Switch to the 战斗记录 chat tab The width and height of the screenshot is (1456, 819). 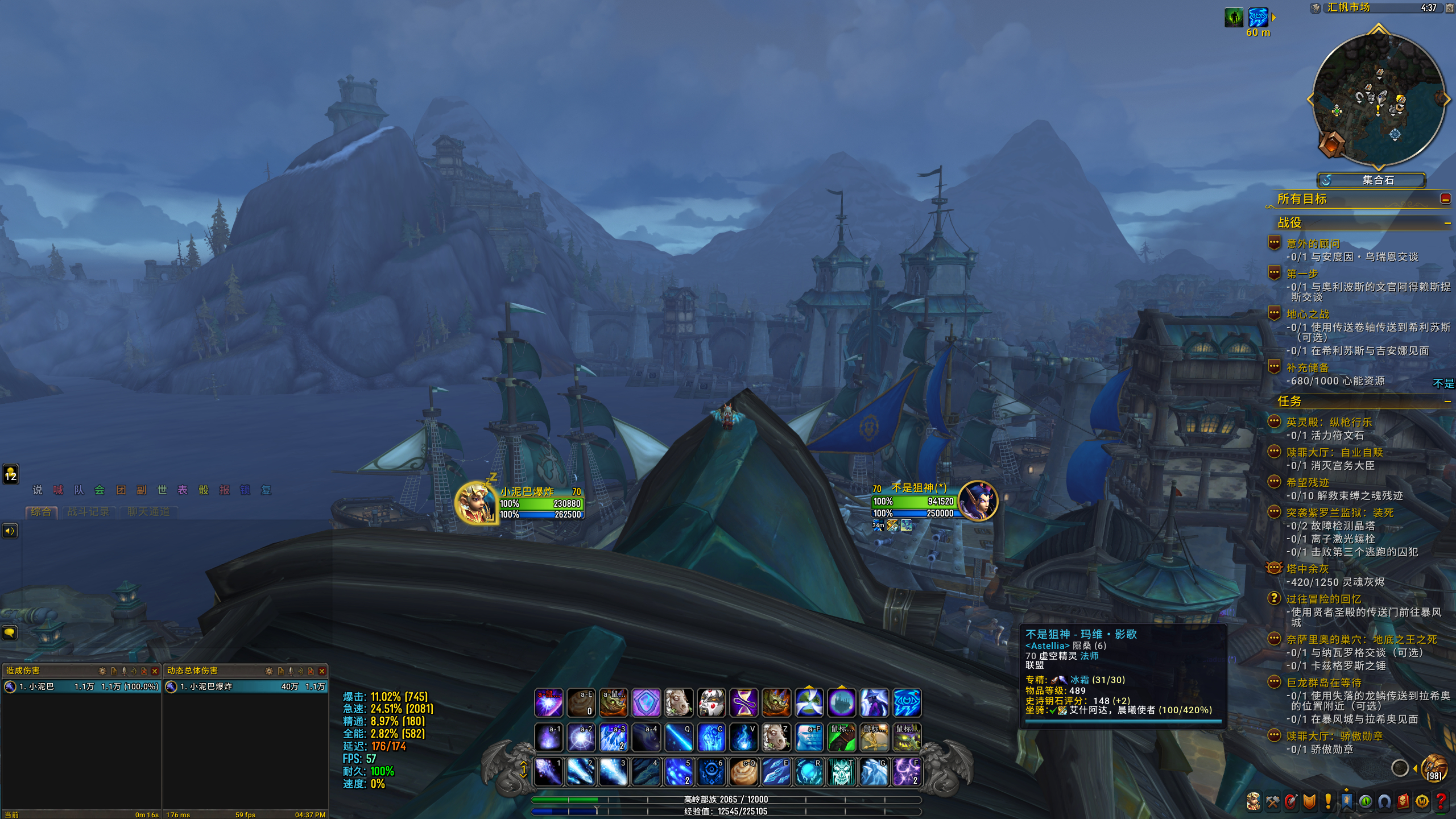88,512
